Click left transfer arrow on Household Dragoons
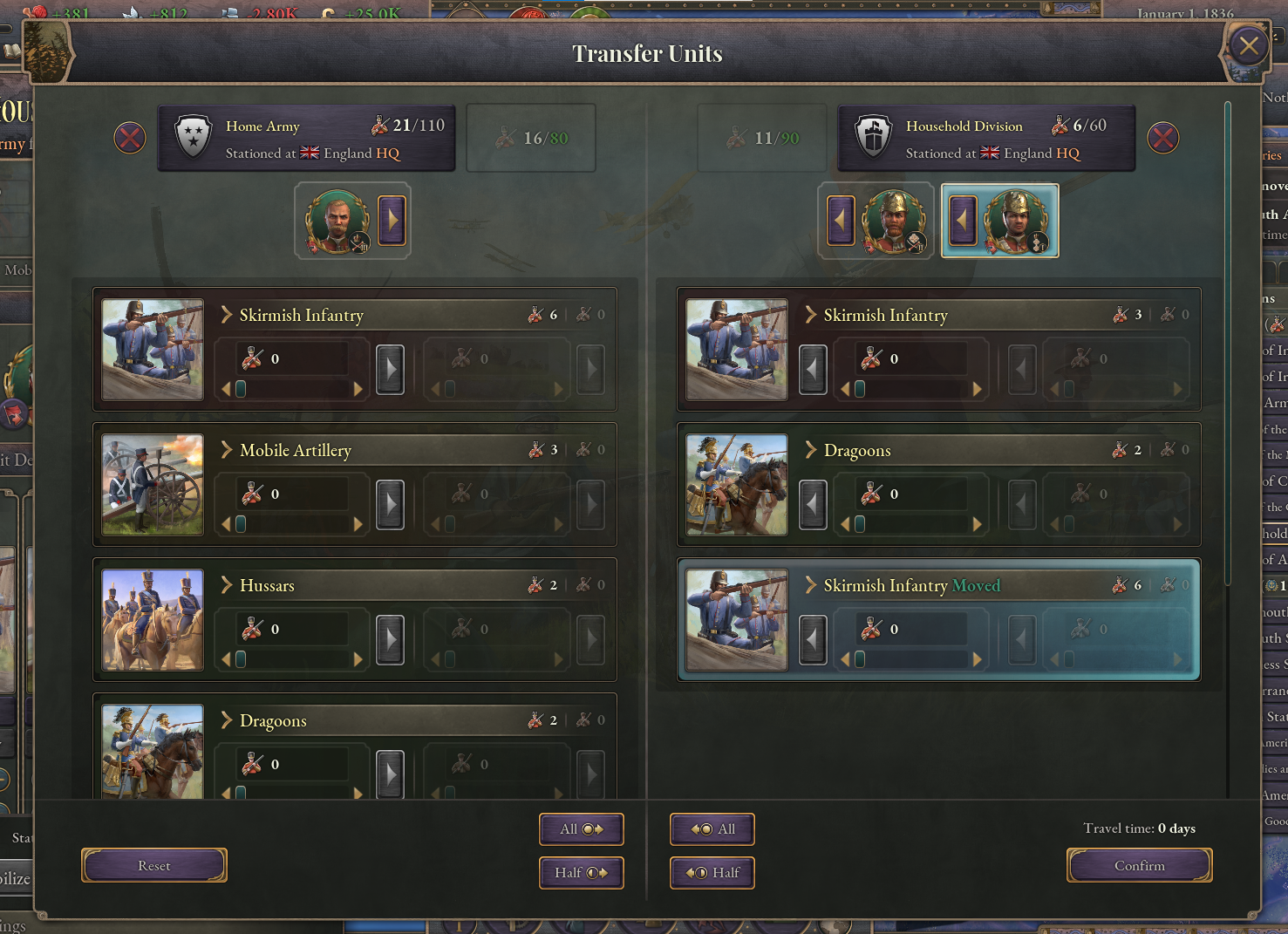 [x=812, y=503]
